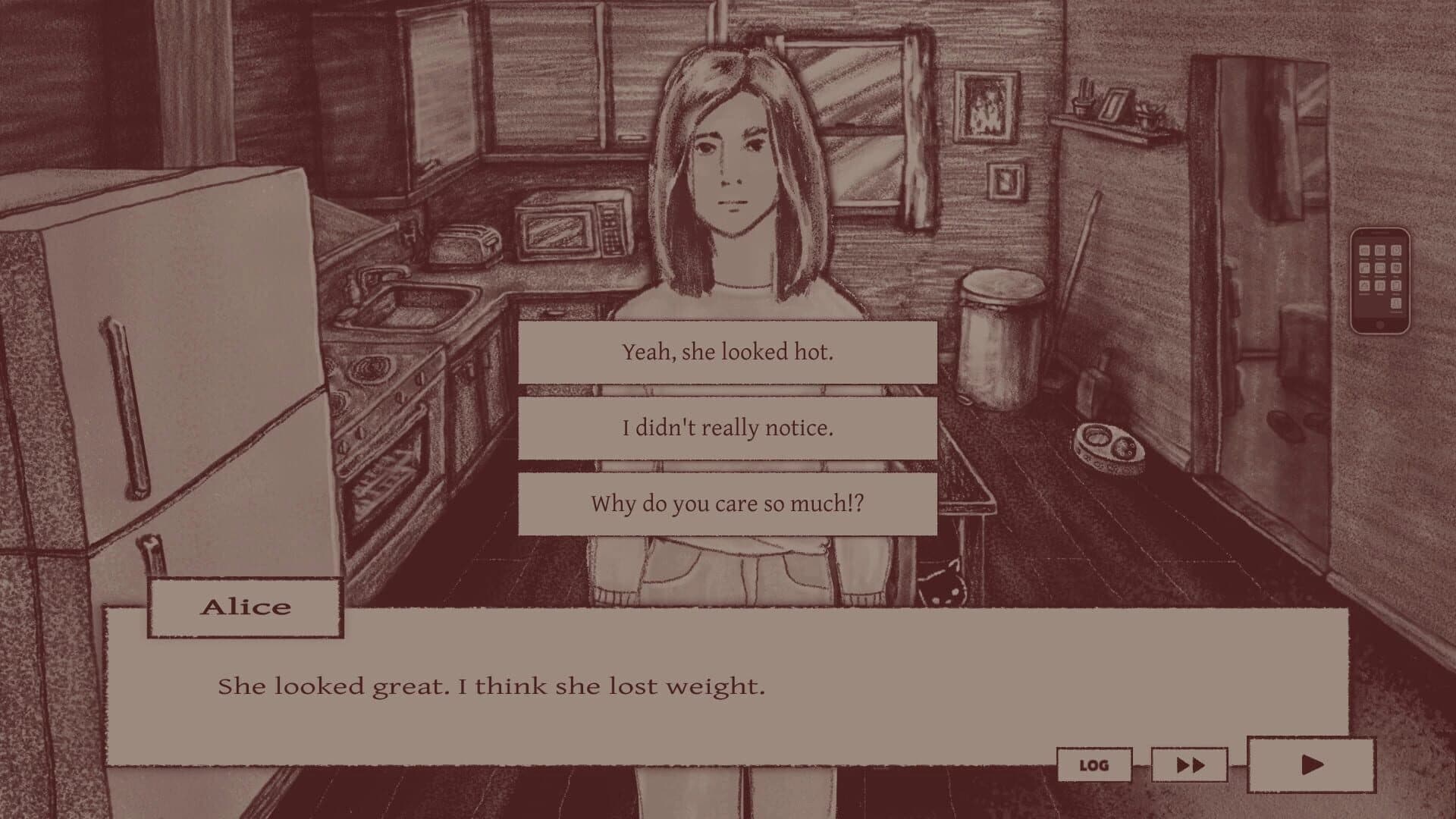Tap the top-left gallery app icon on the phone
The width and height of the screenshot is (1456, 819).
pos(1364,250)
